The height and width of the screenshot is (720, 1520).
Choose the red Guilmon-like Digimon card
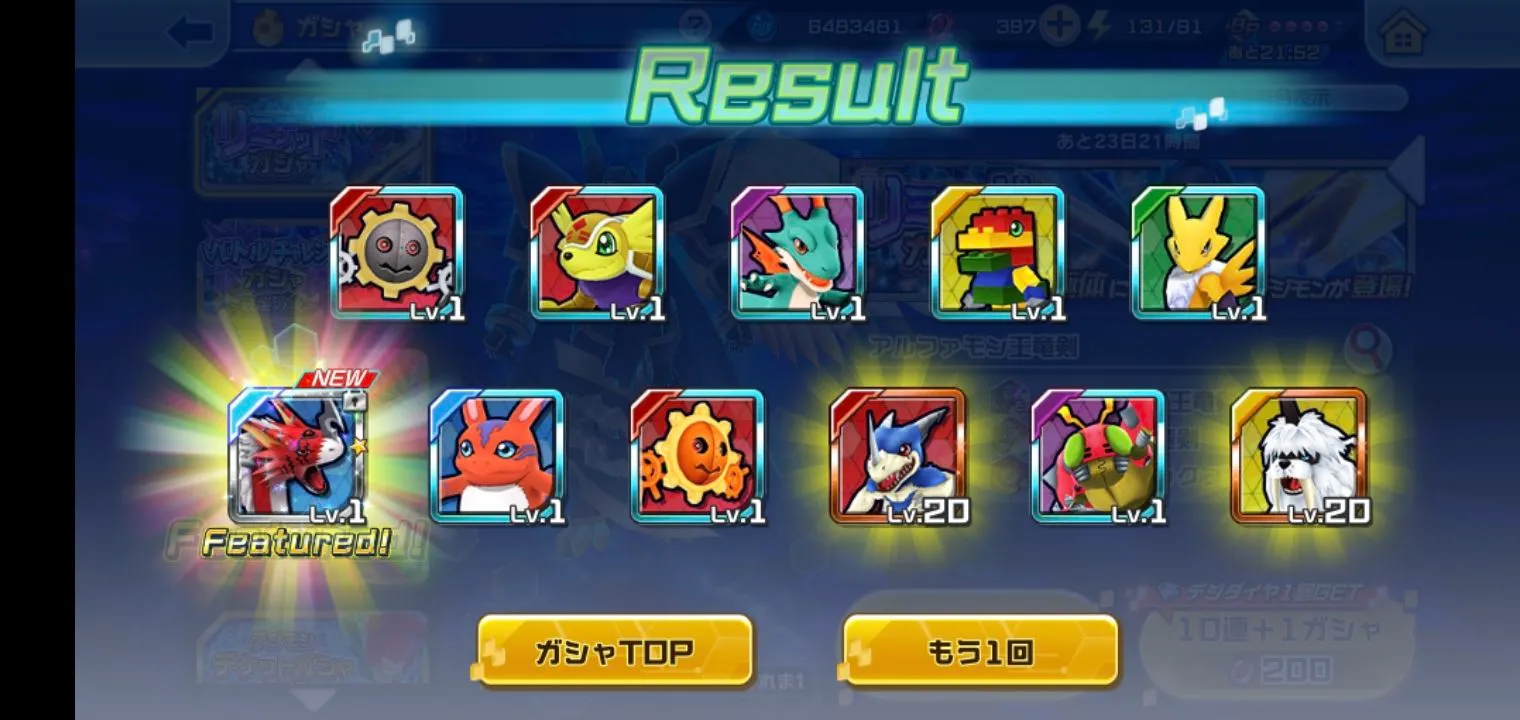(x=497, y=455)
